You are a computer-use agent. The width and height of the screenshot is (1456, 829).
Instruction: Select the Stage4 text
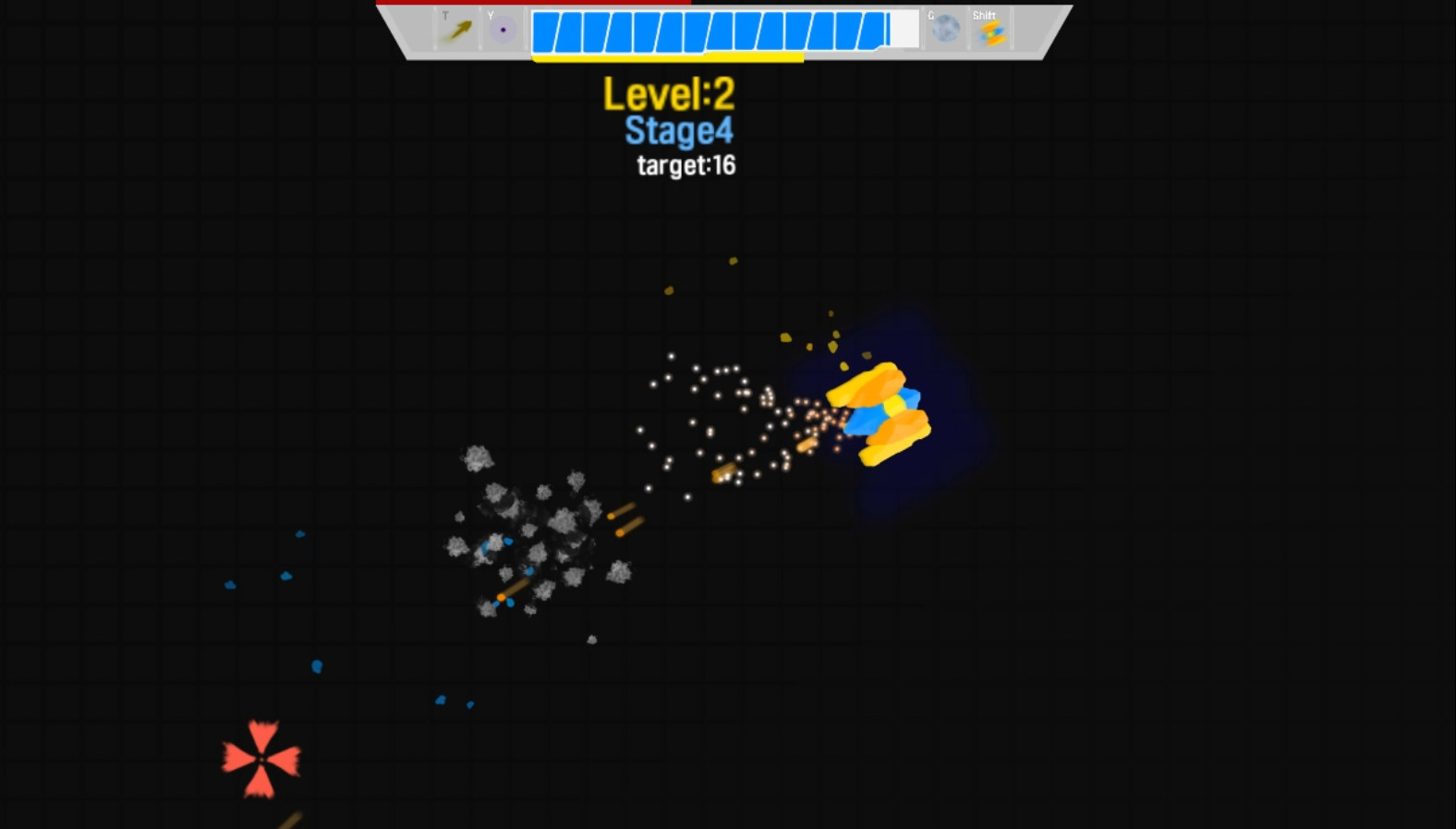coord(677,129)
